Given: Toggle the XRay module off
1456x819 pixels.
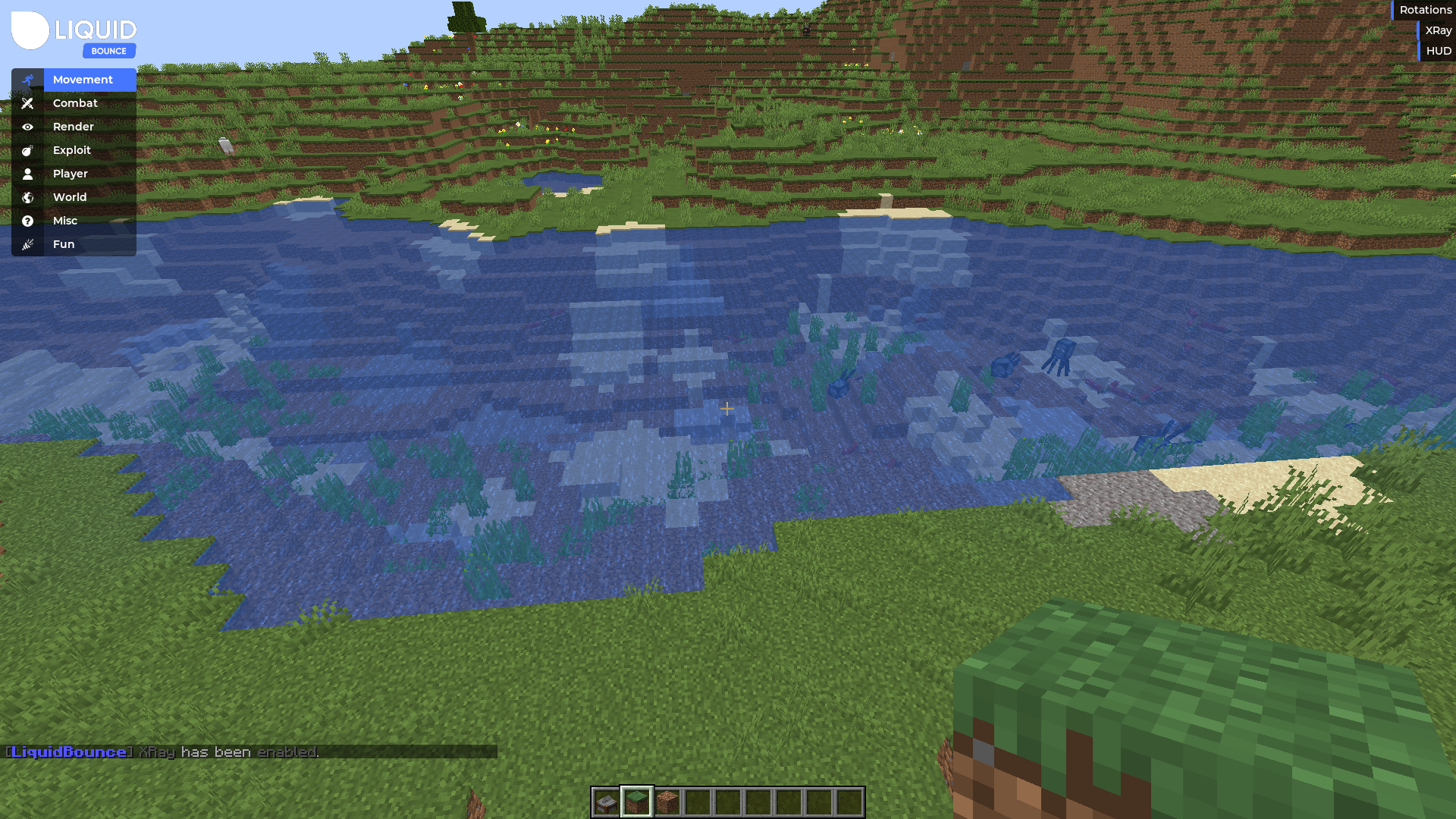Looking at the screenshot, I should tap(1438, 30).
